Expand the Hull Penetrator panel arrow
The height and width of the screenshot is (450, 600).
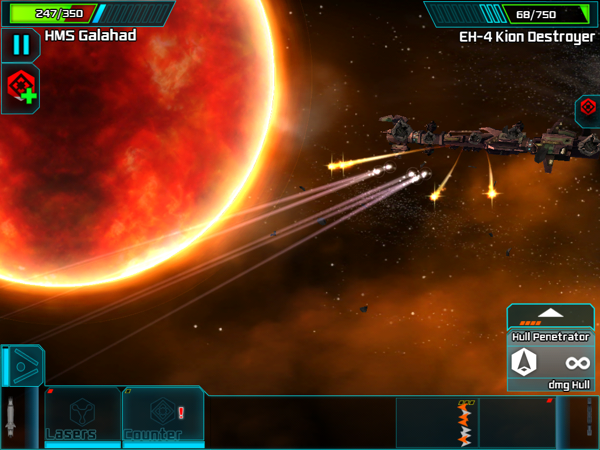[550, 314]
